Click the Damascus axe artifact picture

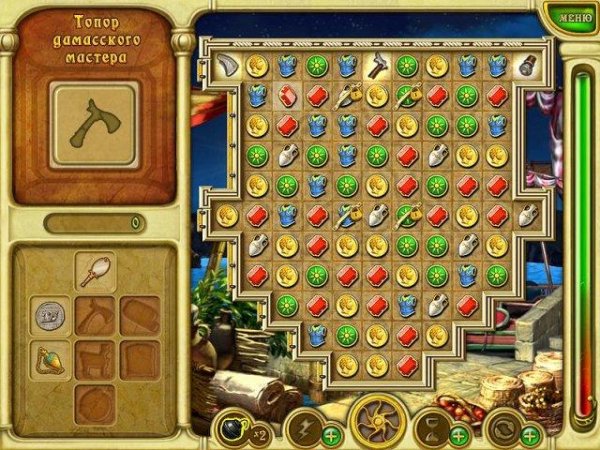(93, 125)
